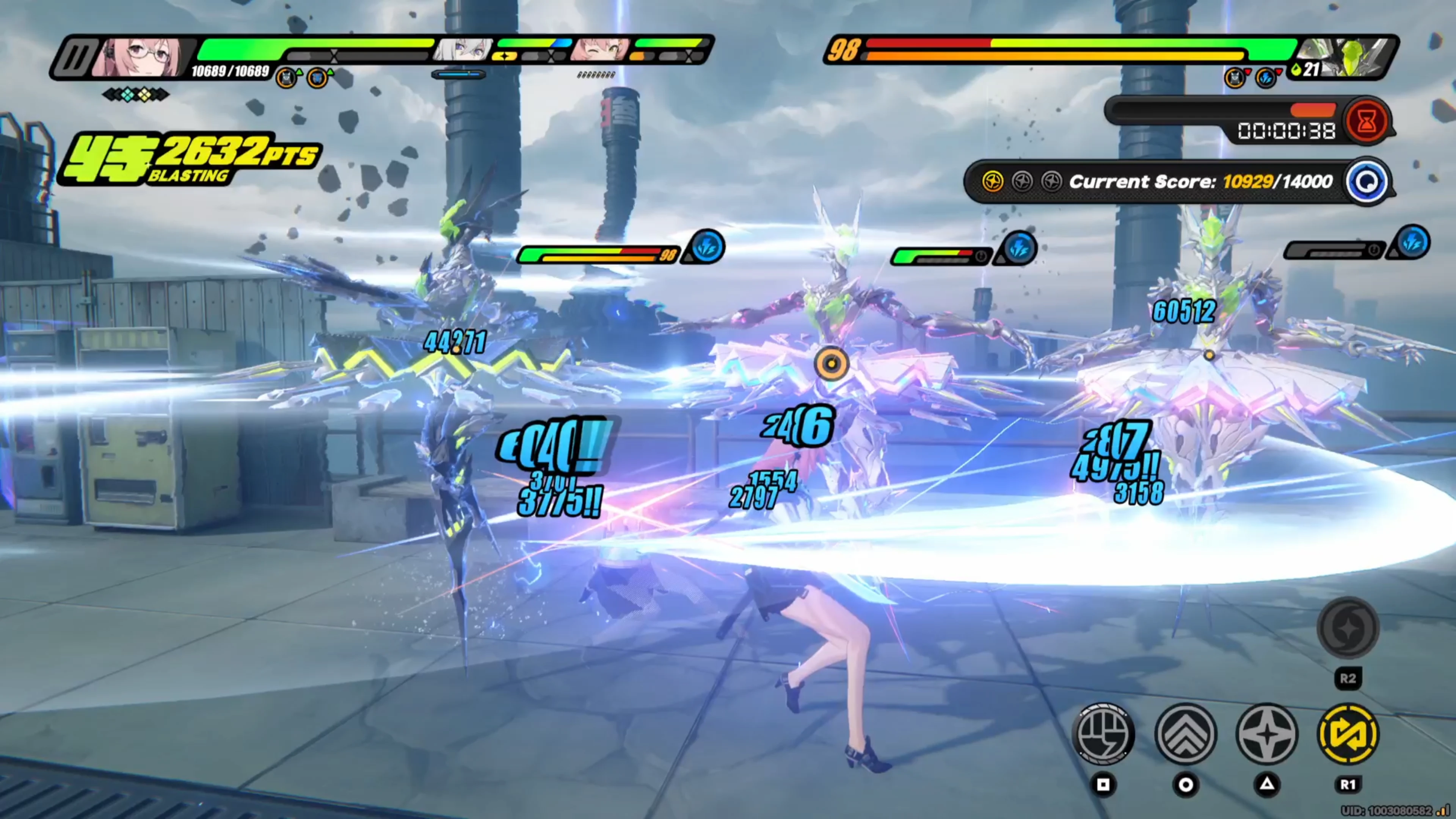Open the blue circular score tracker icon
Viewport: 1456px width, 819px height.
coord(1367,182)
